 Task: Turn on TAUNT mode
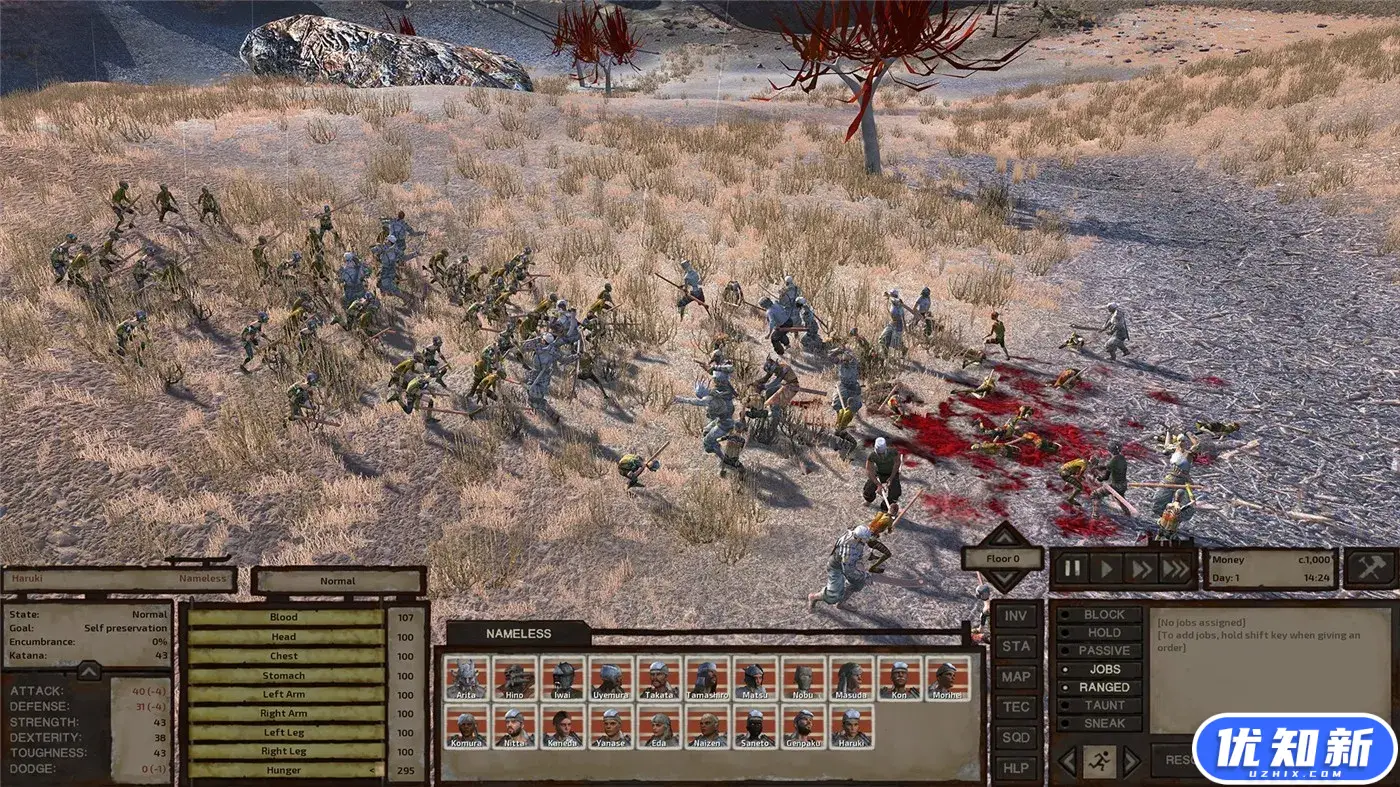(1100, 705)
